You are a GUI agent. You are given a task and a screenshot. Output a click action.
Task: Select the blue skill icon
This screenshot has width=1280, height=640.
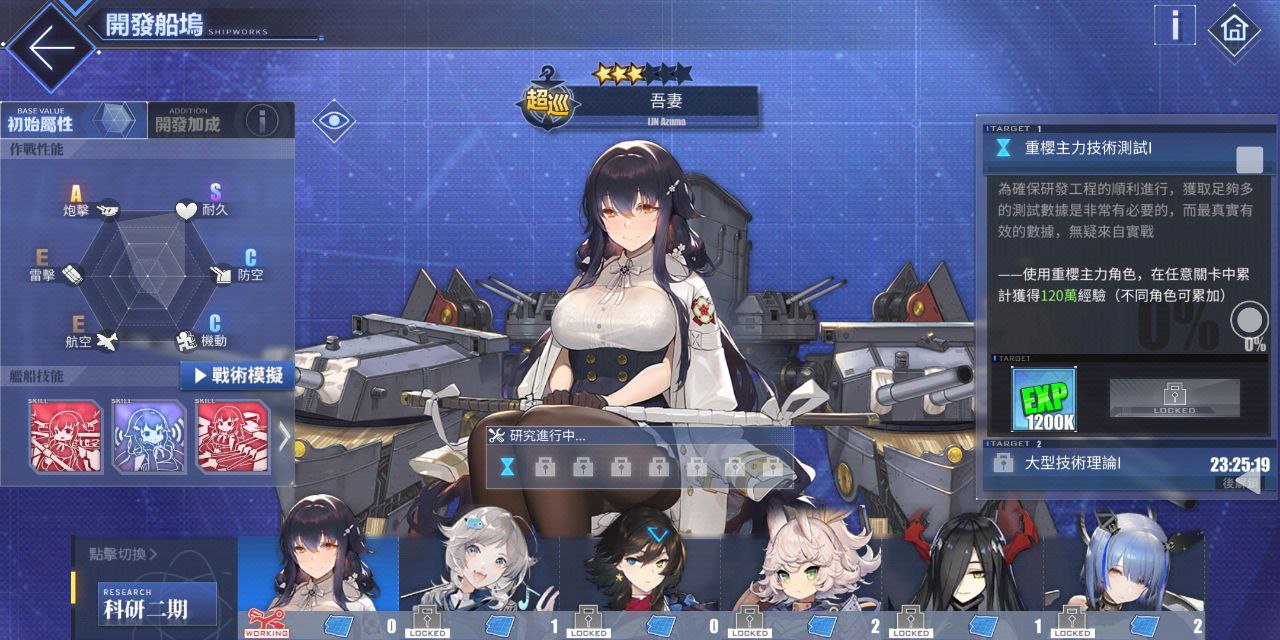(149, 436)
